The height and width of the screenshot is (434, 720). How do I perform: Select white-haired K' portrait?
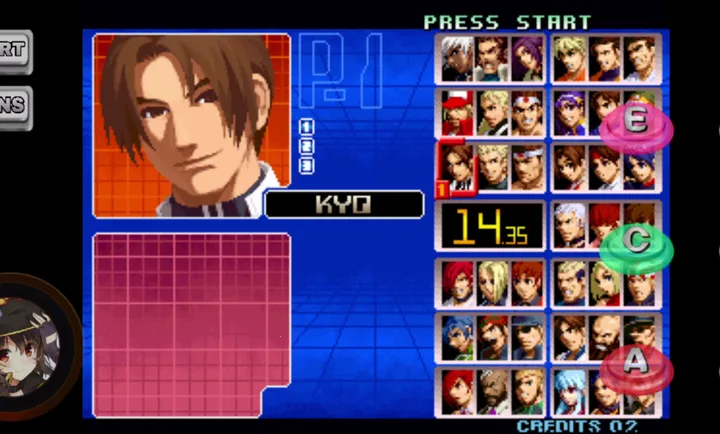(458, 60)
